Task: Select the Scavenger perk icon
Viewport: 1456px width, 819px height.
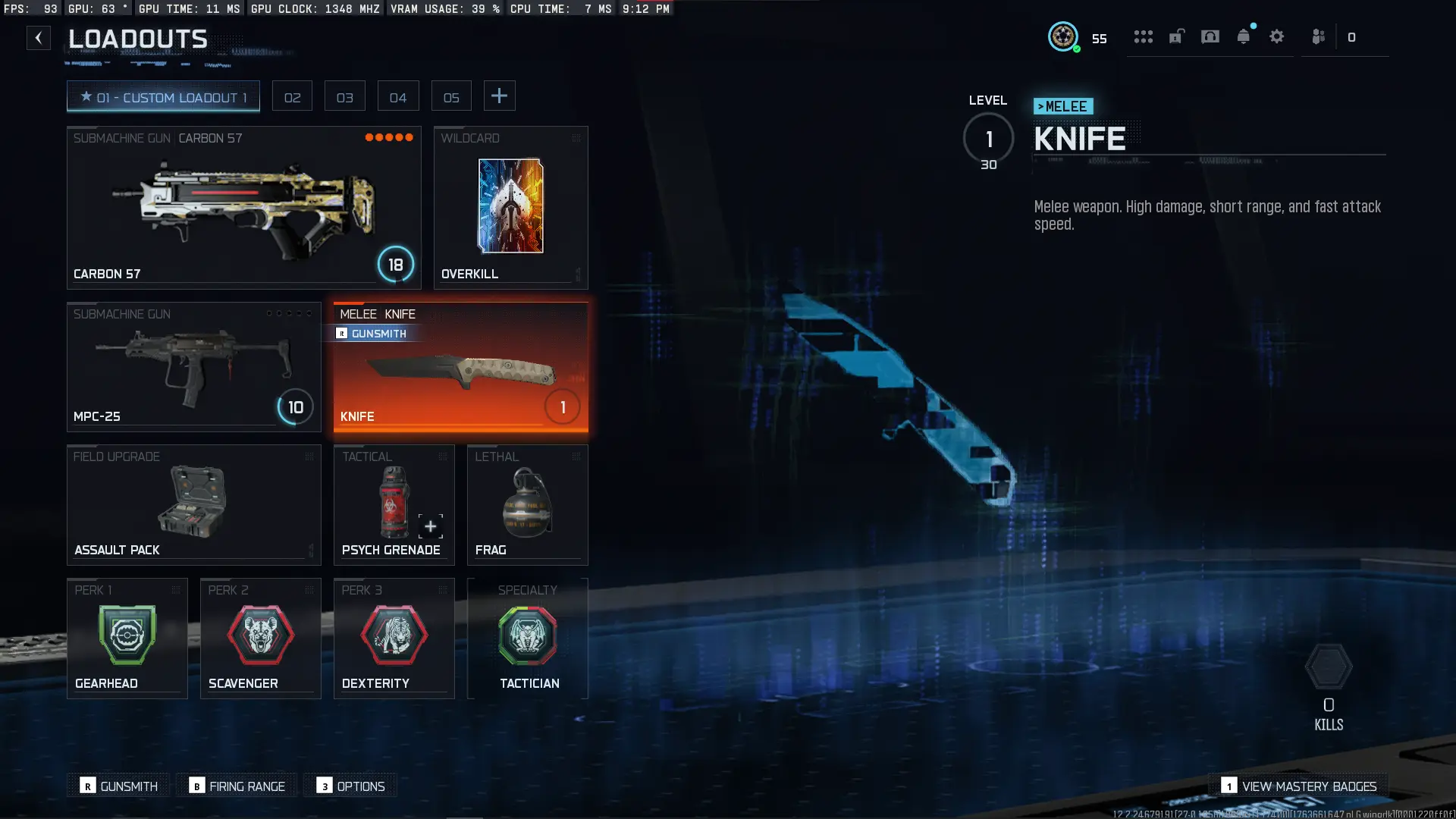Action: pos(260,637)
